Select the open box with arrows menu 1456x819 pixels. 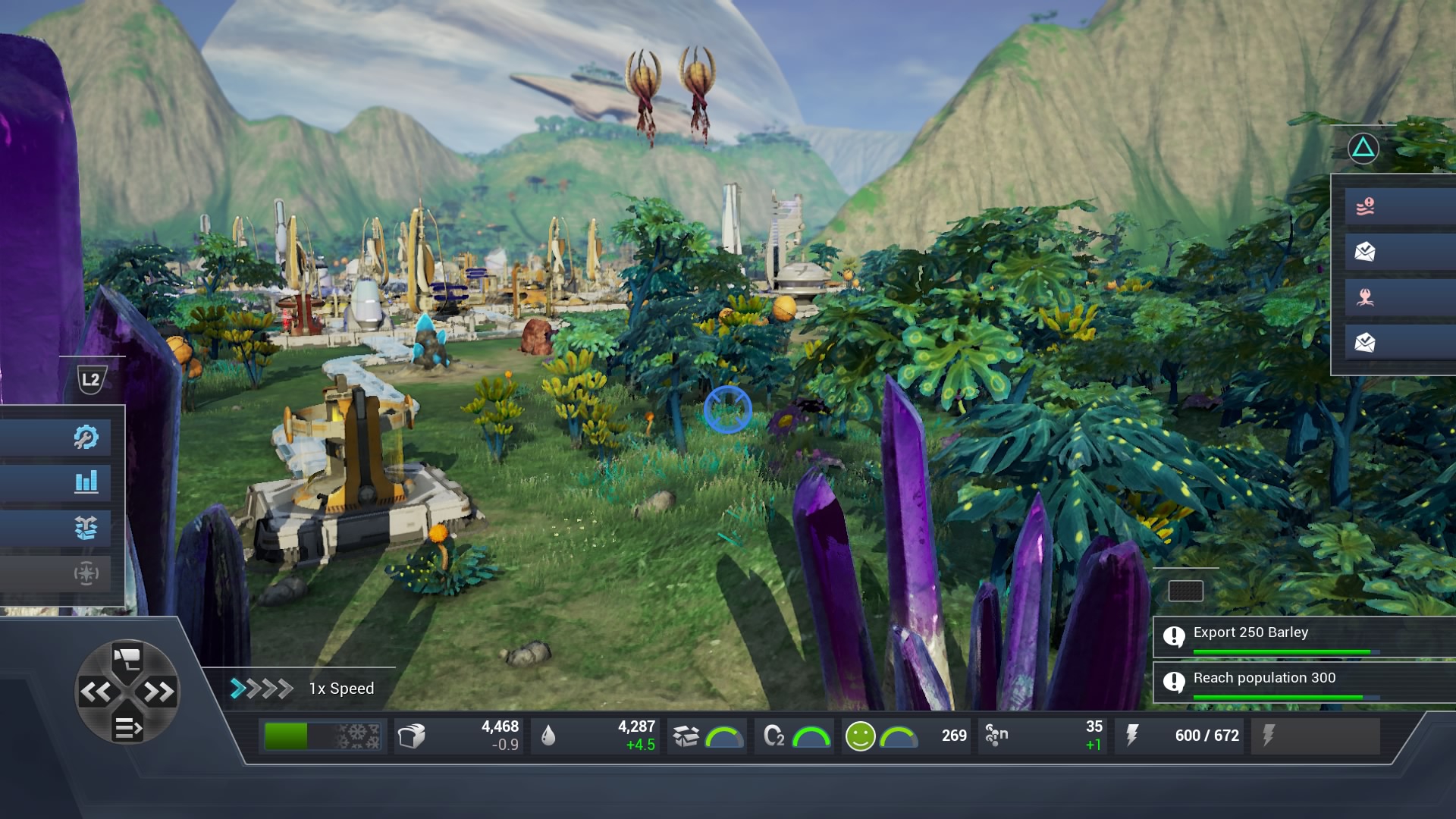86,528
